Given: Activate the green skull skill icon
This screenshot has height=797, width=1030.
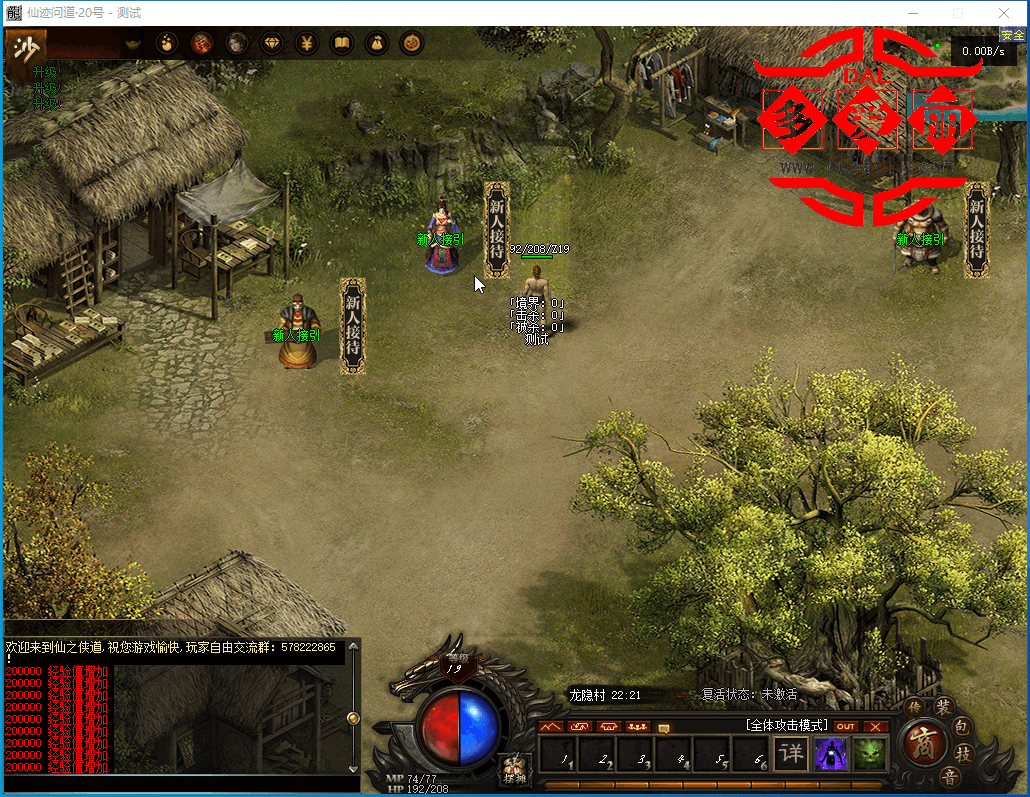Looking at the screenshot, I should [x=869, y=753].
